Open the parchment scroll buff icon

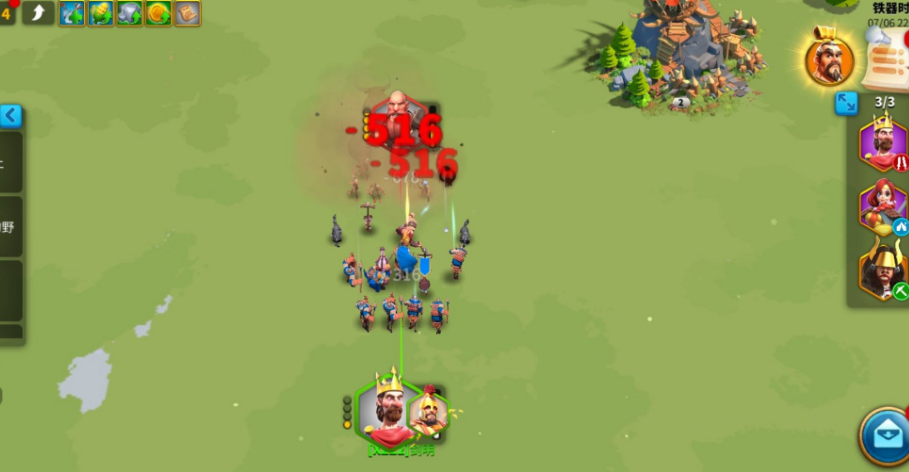click(x=187, y=13)
